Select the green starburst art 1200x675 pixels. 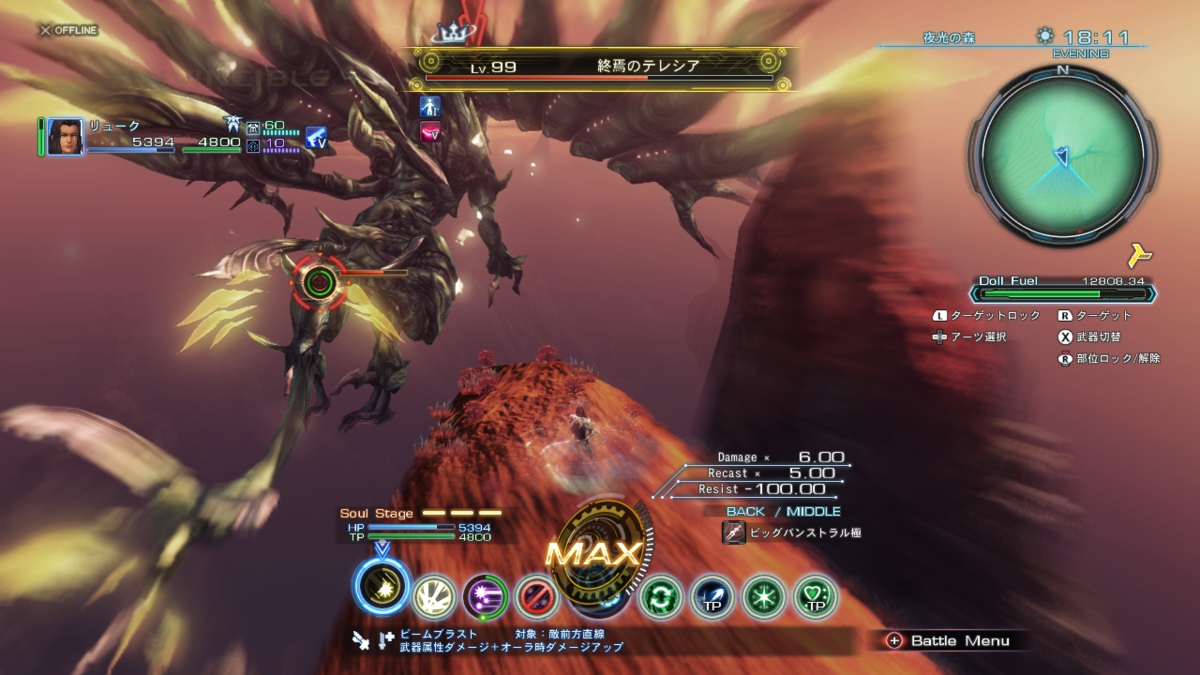pos(763,597)
